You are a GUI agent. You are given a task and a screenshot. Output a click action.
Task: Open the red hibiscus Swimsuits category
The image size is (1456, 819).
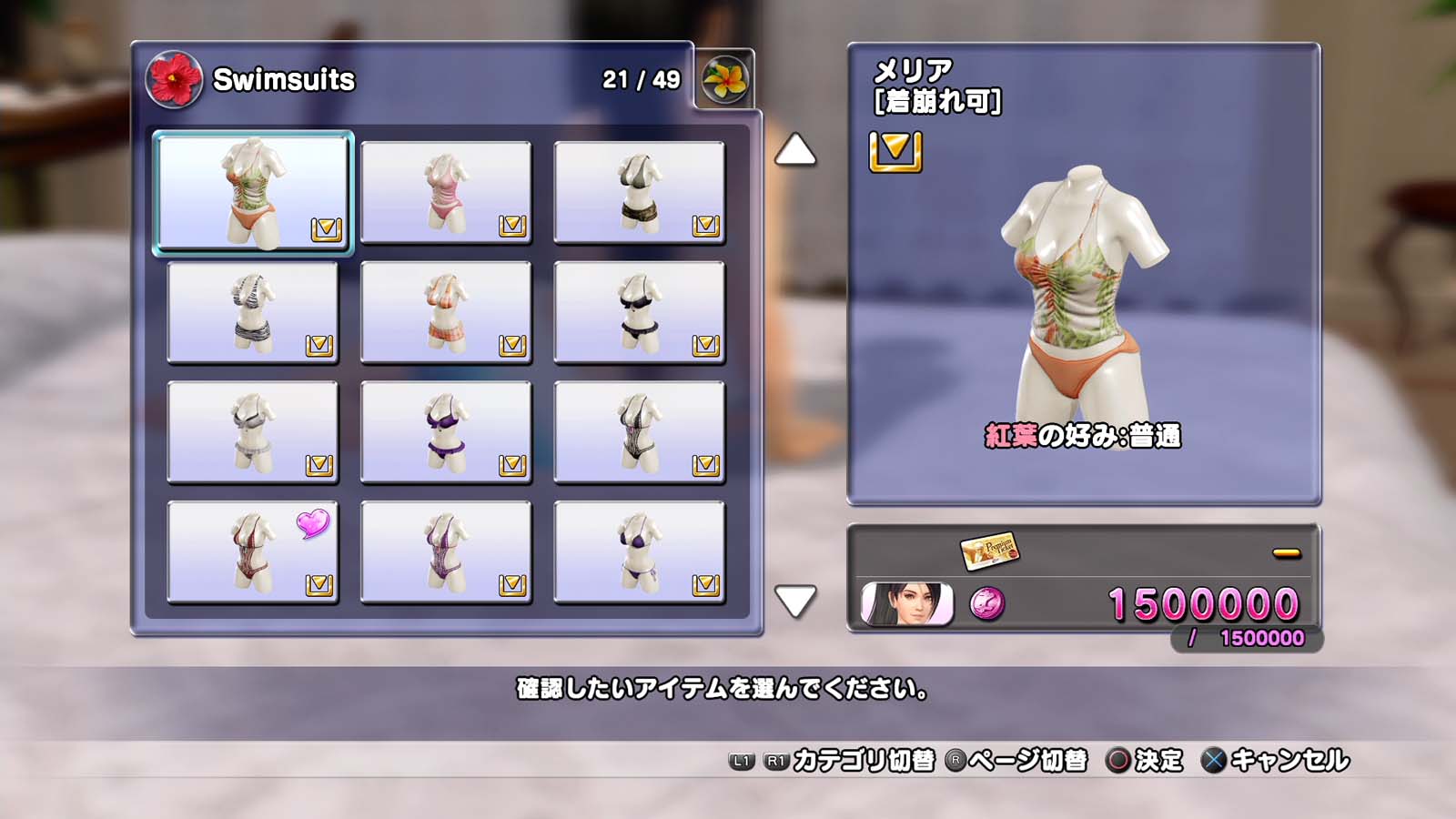[x=174, y=79]
